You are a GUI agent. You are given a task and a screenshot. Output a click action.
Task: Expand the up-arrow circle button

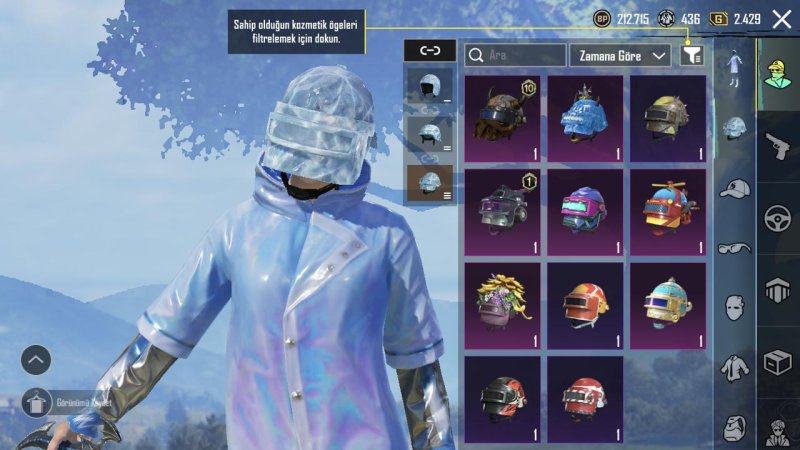tap(36, 358)
